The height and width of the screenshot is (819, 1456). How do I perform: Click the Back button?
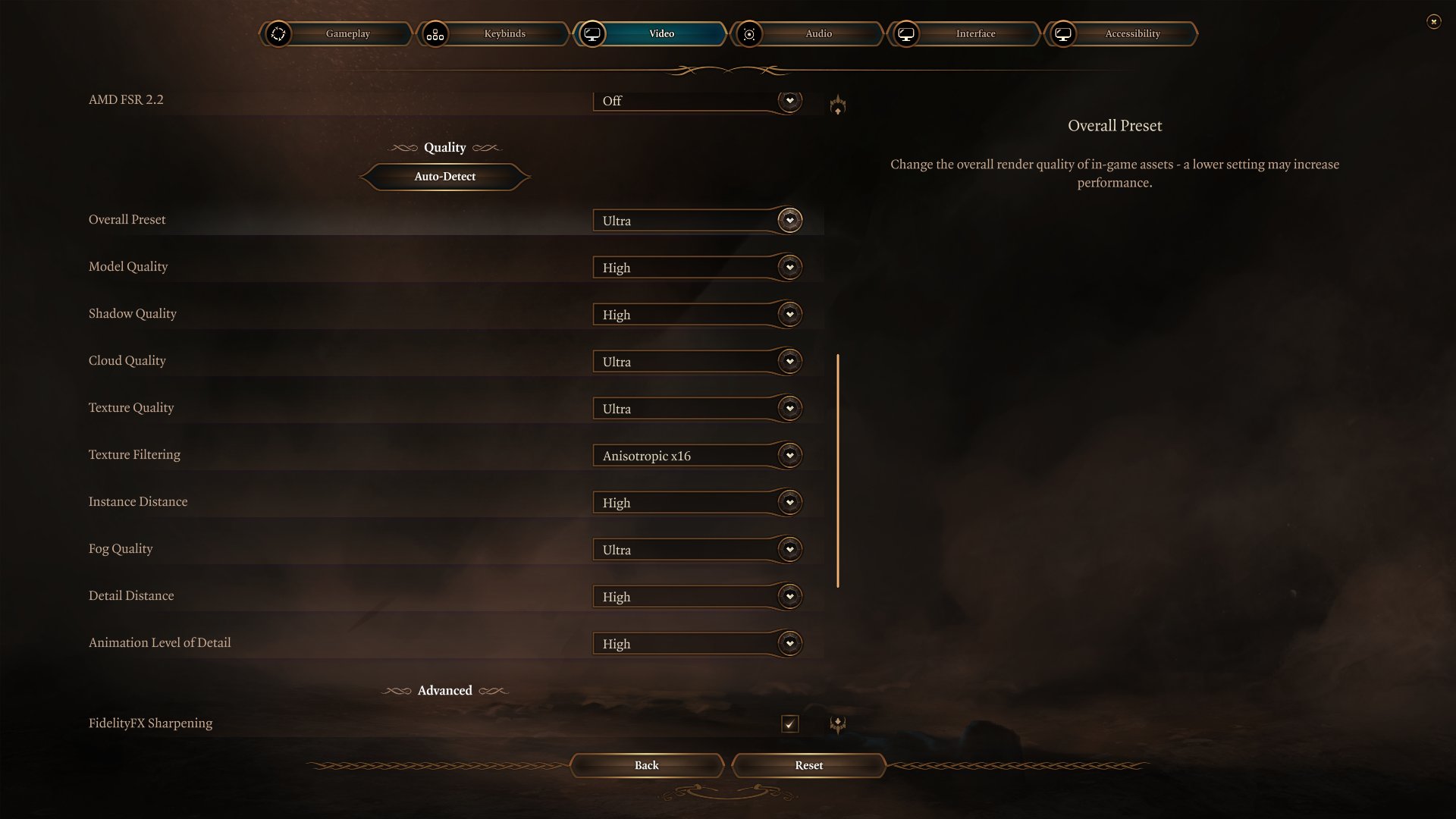pyautogui.click(x=646, y=765)
